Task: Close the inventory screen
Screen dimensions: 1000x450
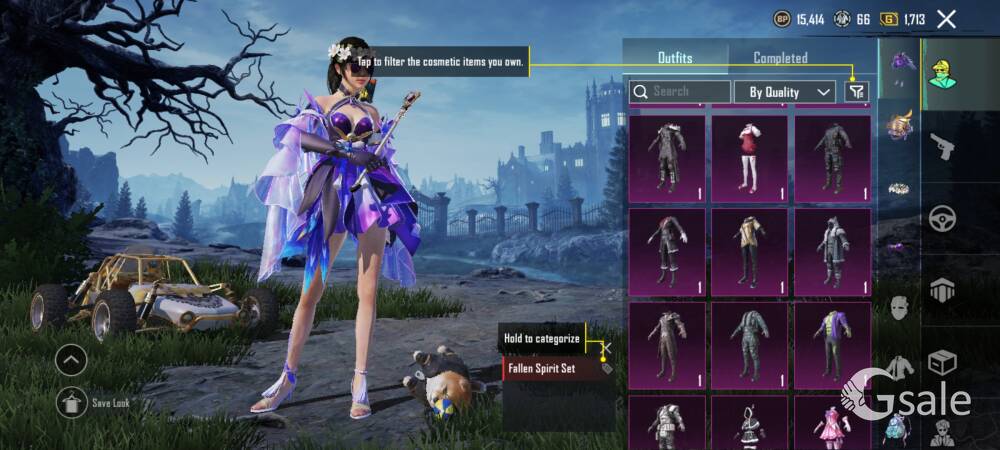Action: [946, 18]
